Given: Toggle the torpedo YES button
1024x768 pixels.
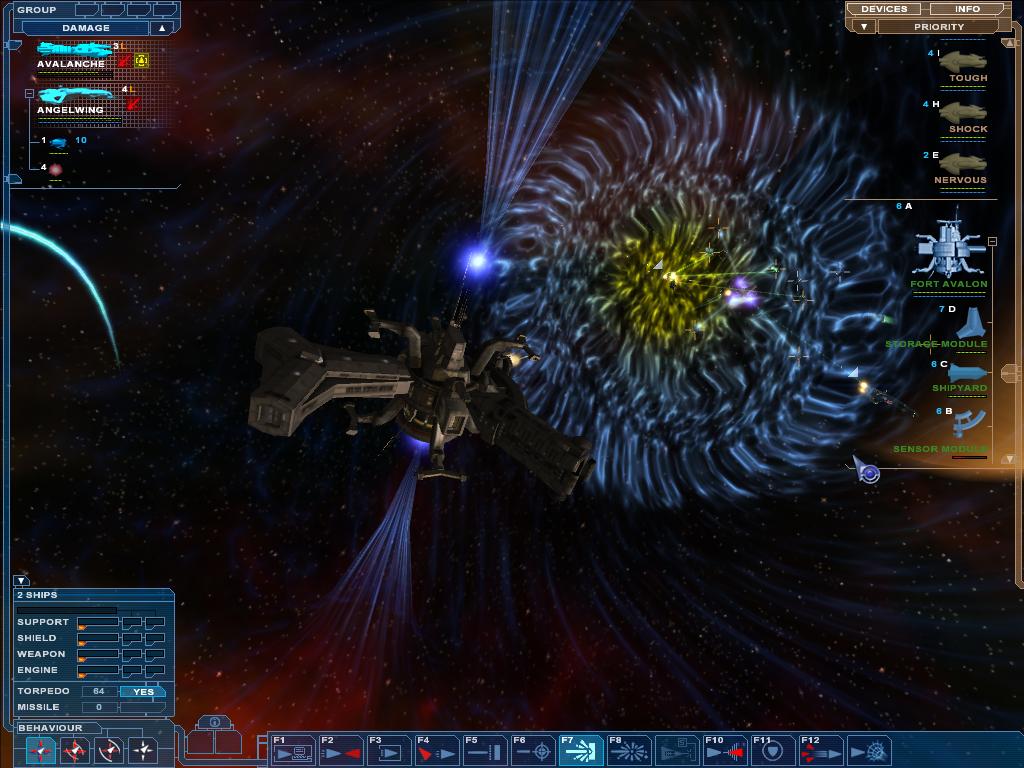Looking at the screenshot, I should (143, 692).
